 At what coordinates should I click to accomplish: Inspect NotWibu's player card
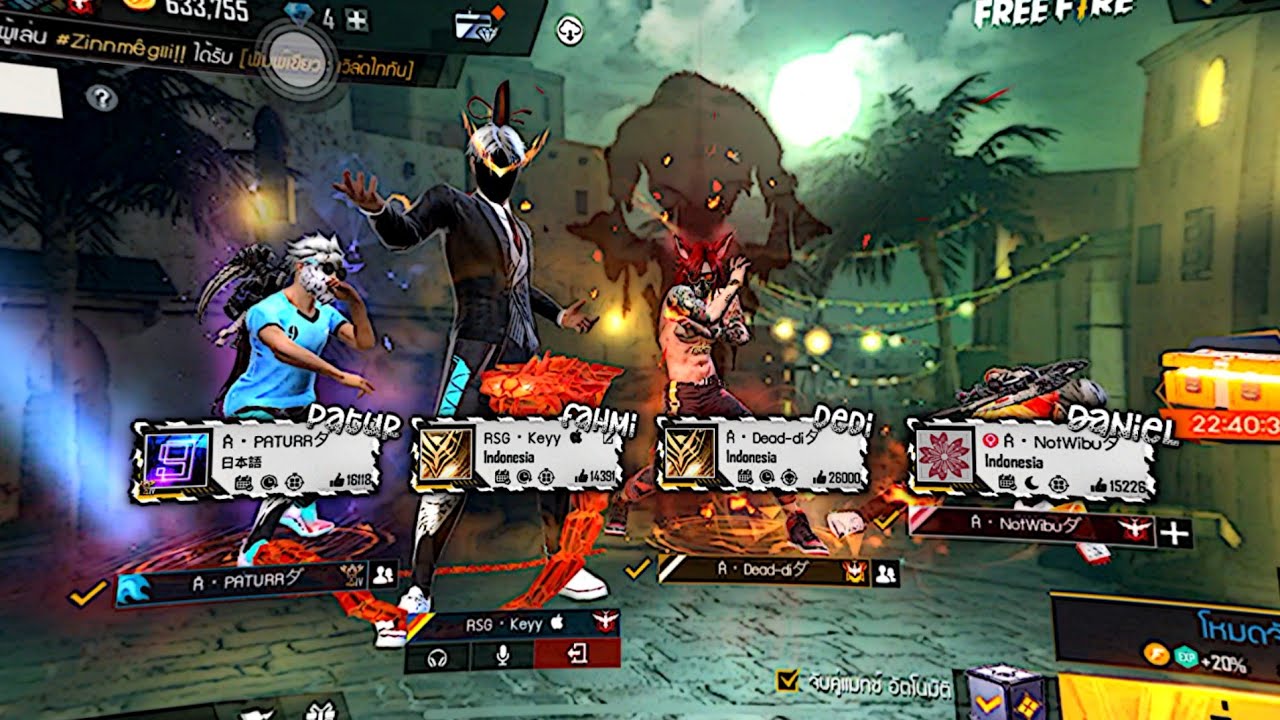(1030, 461)
